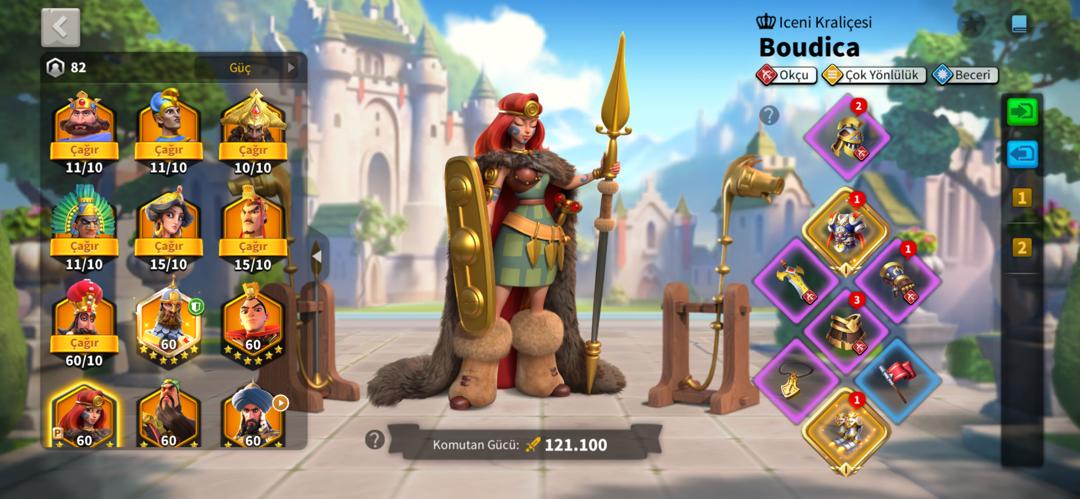Open the gauntlet gloves equipment slot

click(x=896, y=281)
